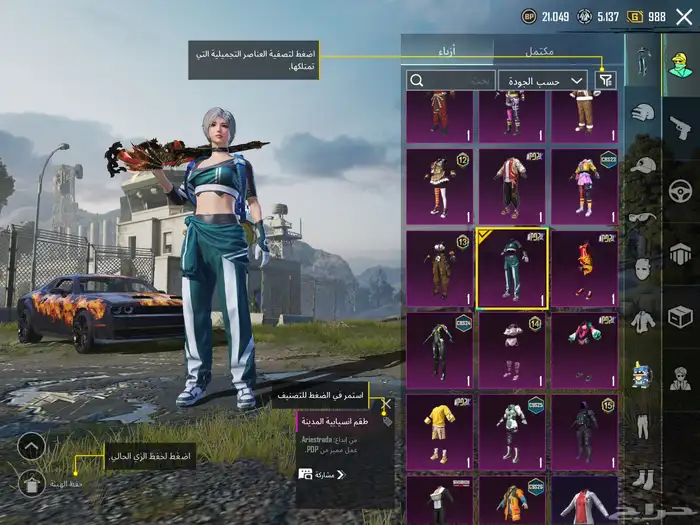Close the inventory screen with the X
Image resolution: width=700 pixels, height=525 pixels.
coord(684,16)
